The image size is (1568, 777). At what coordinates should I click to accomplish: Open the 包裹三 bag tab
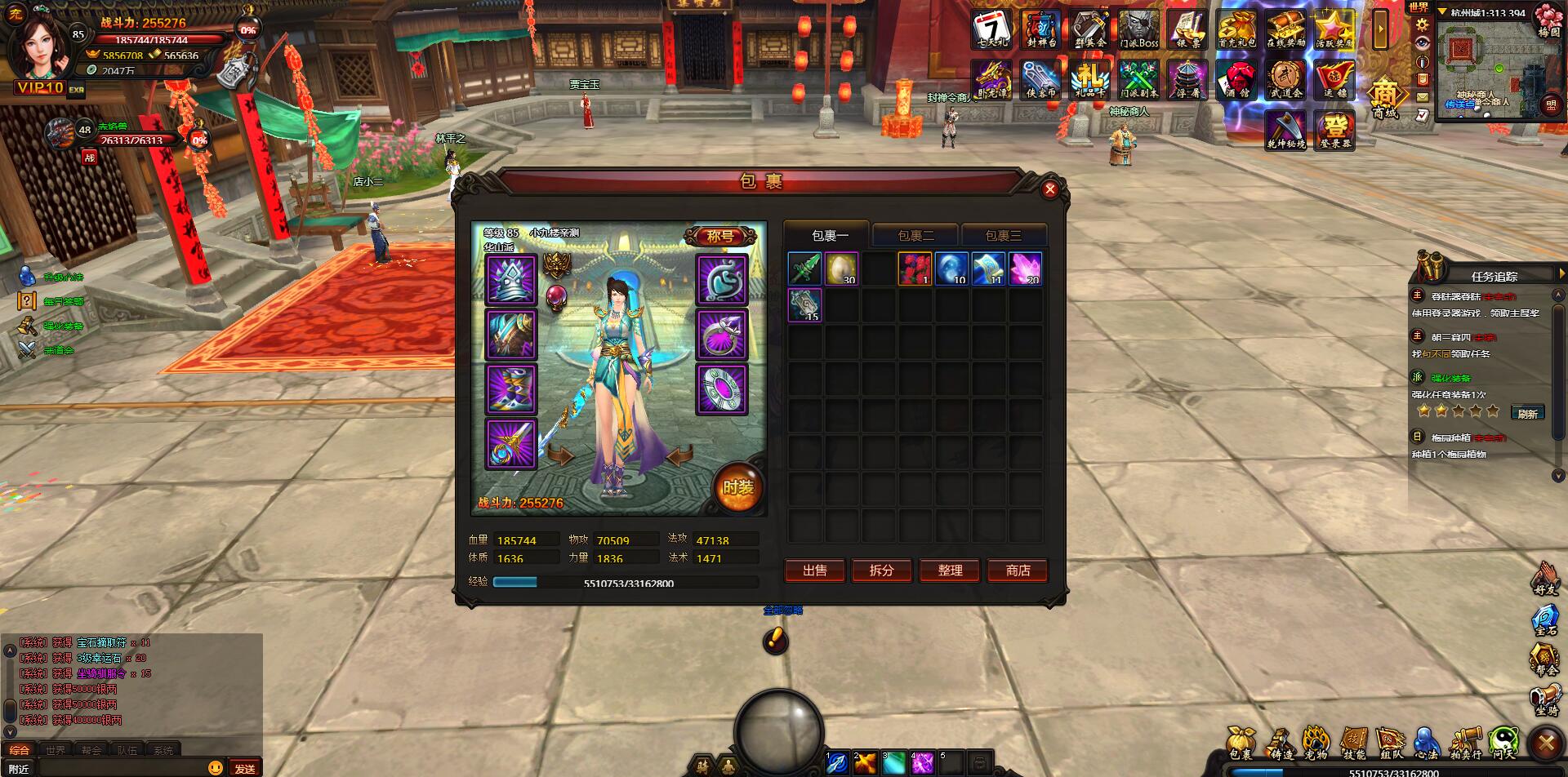tap(1003, 235)
